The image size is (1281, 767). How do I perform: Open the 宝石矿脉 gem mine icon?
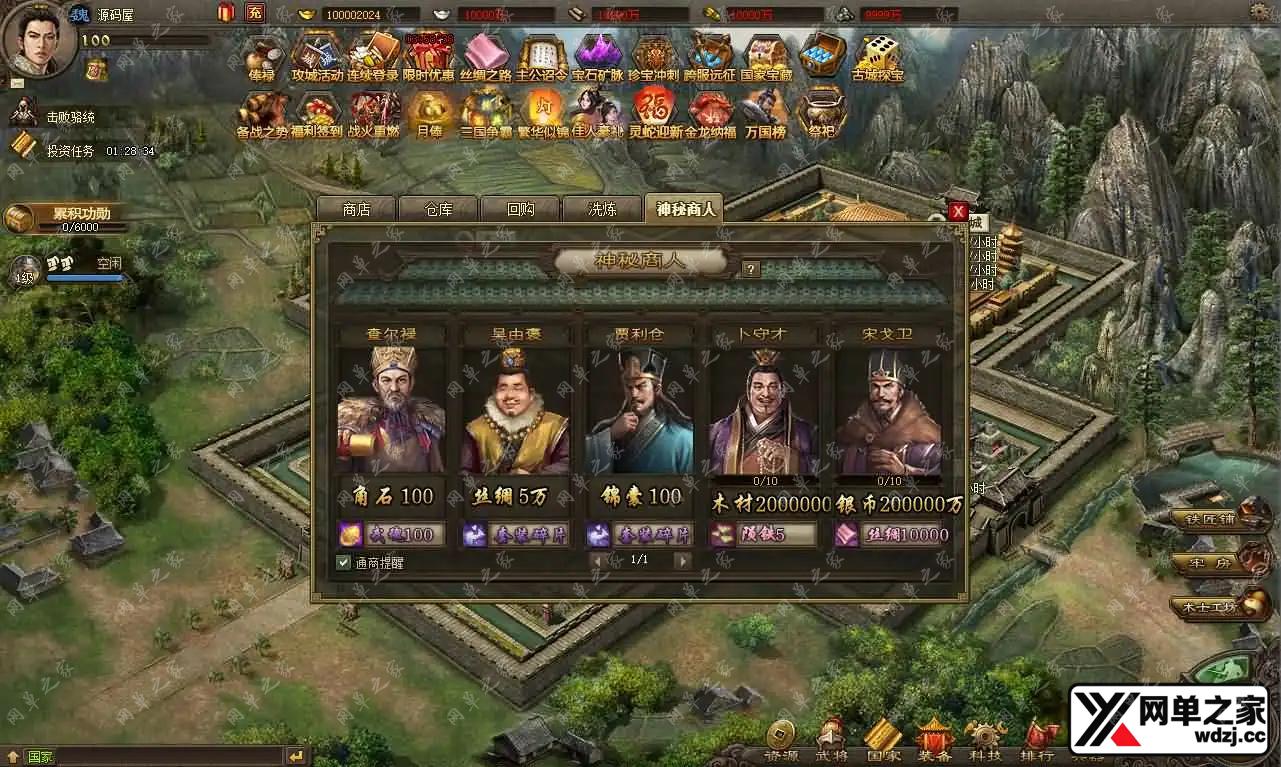[x=598, y=58]
